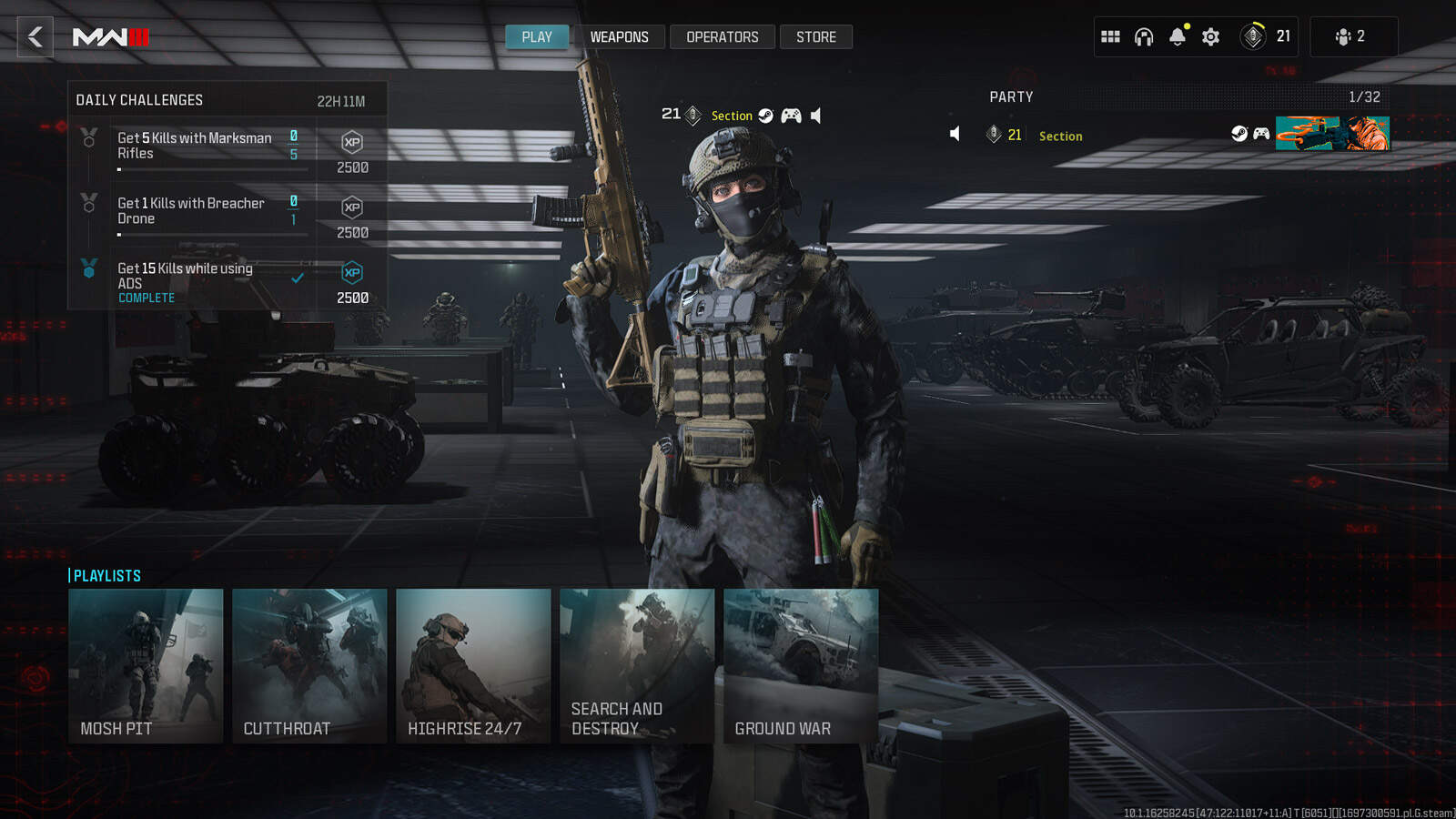This screenshot has height=819, width=1456.
Task: Go back with the arrow button
Action: click(35, 37)
